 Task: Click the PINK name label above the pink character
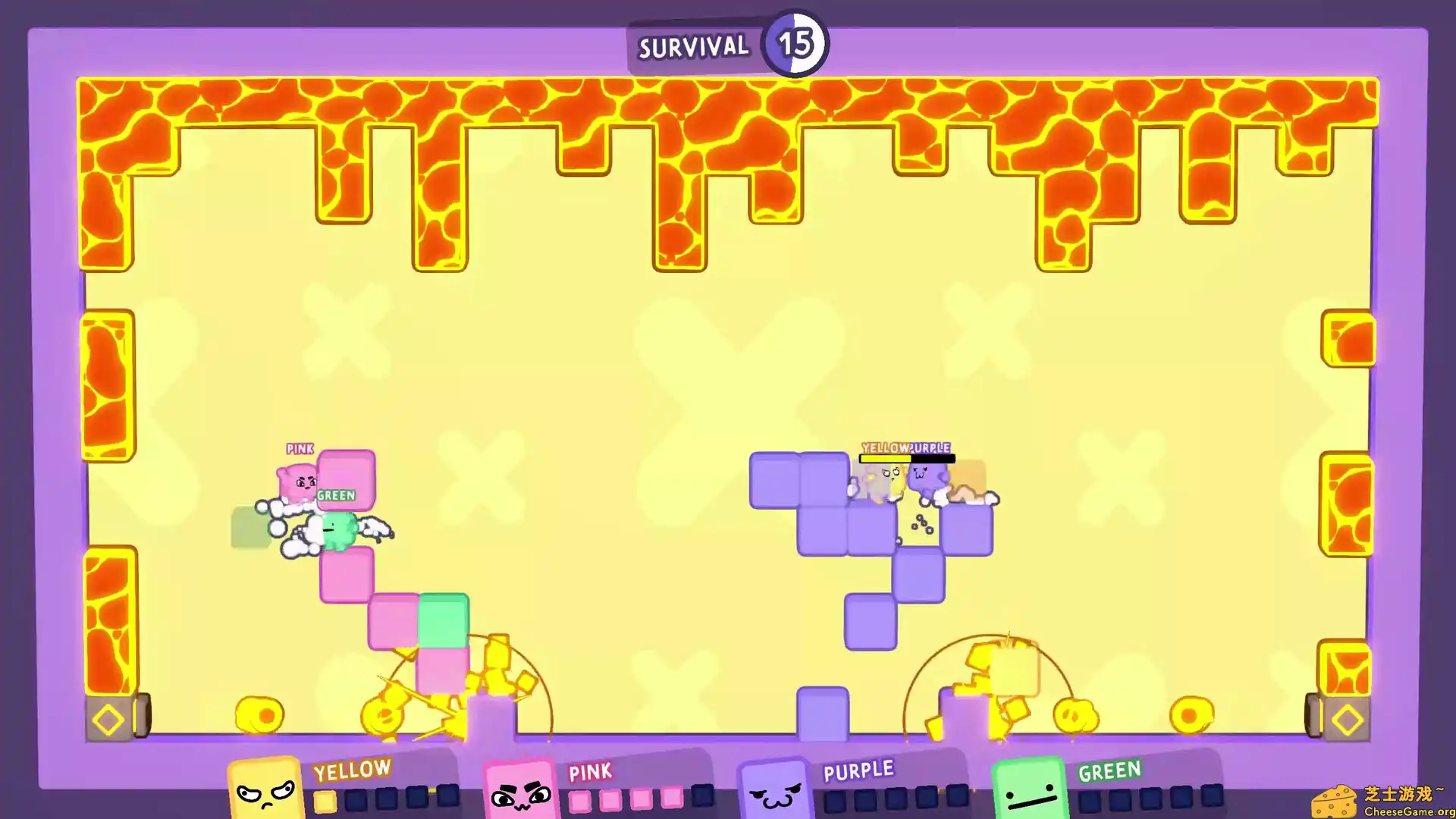click(300, 449)
